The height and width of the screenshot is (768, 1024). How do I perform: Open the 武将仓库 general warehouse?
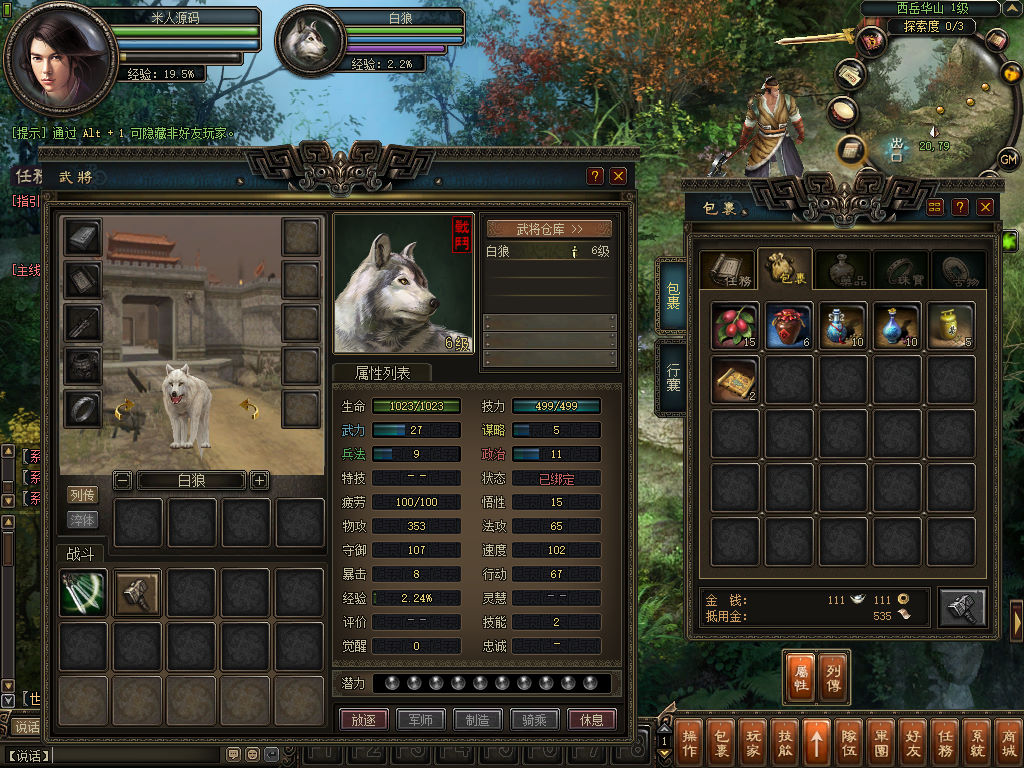coord(549,229)
